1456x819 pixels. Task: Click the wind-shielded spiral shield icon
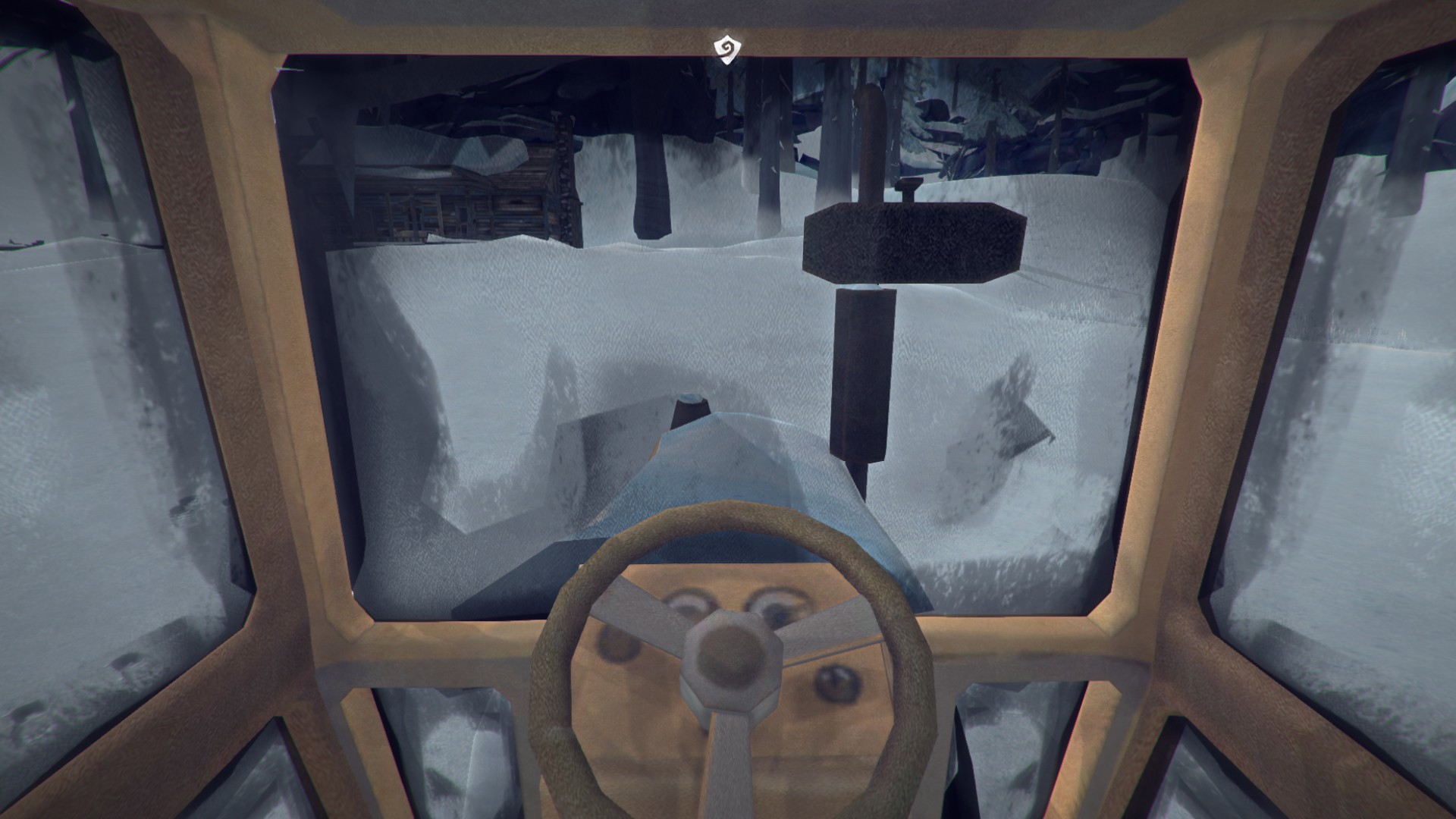click(726, 48)
